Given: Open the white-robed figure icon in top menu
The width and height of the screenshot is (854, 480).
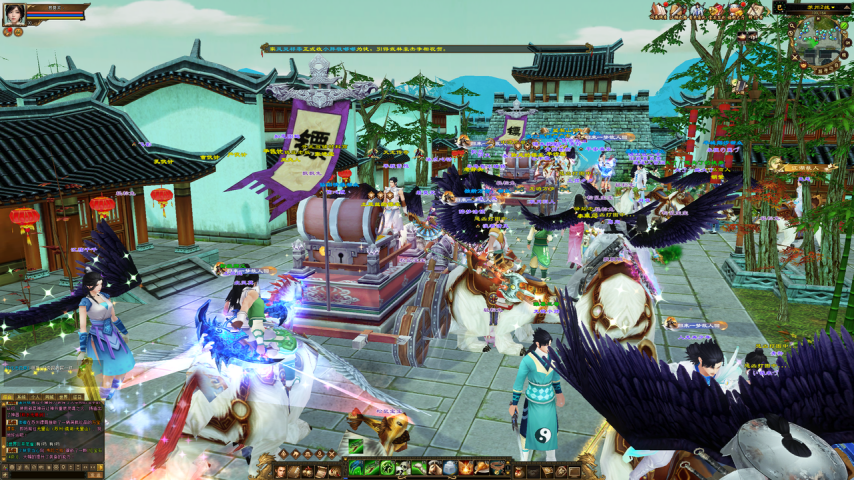Looking at the screenshot, I should click(x=697, y=10).
